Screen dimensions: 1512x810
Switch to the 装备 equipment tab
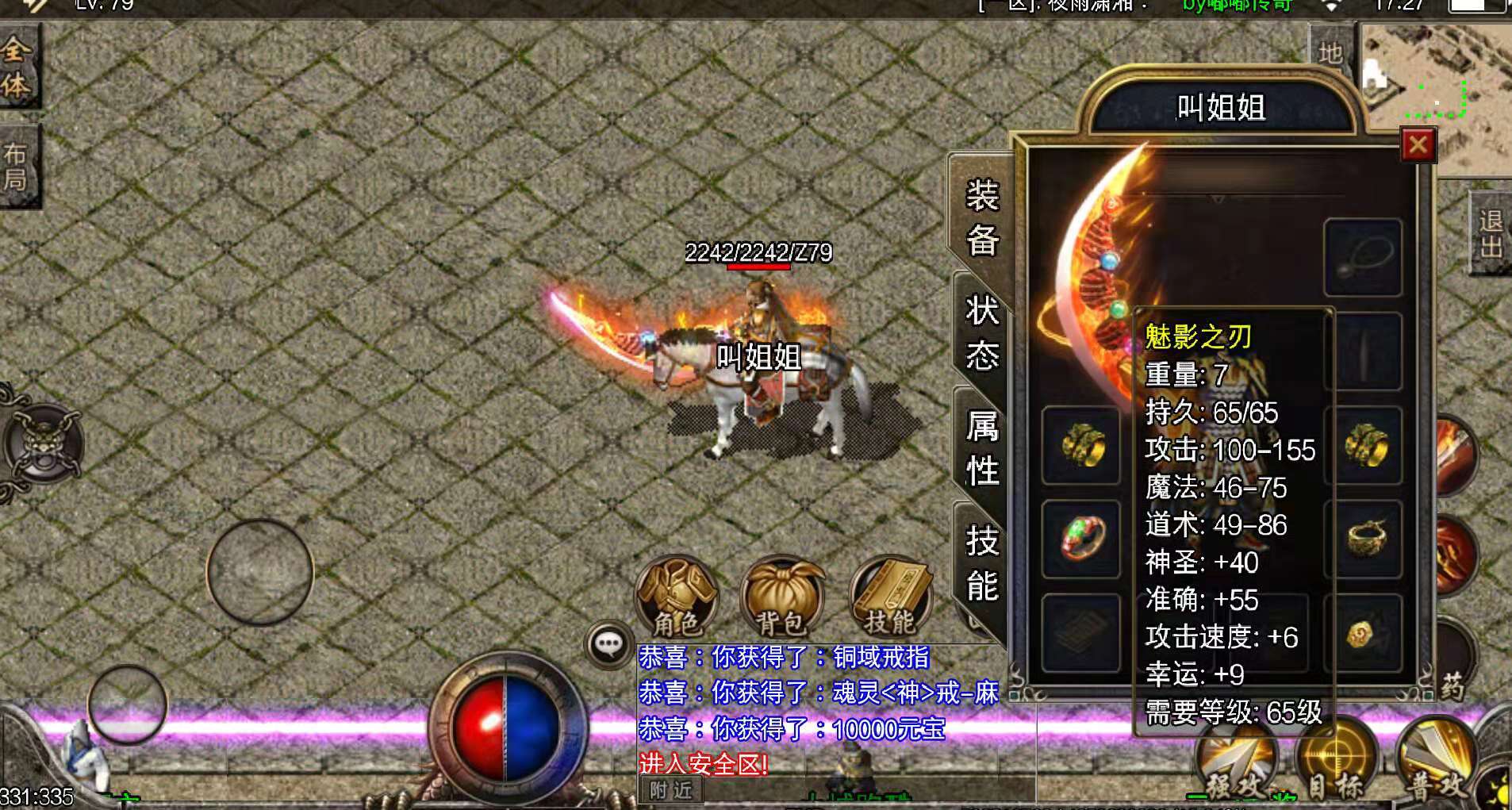pos(981,217)
